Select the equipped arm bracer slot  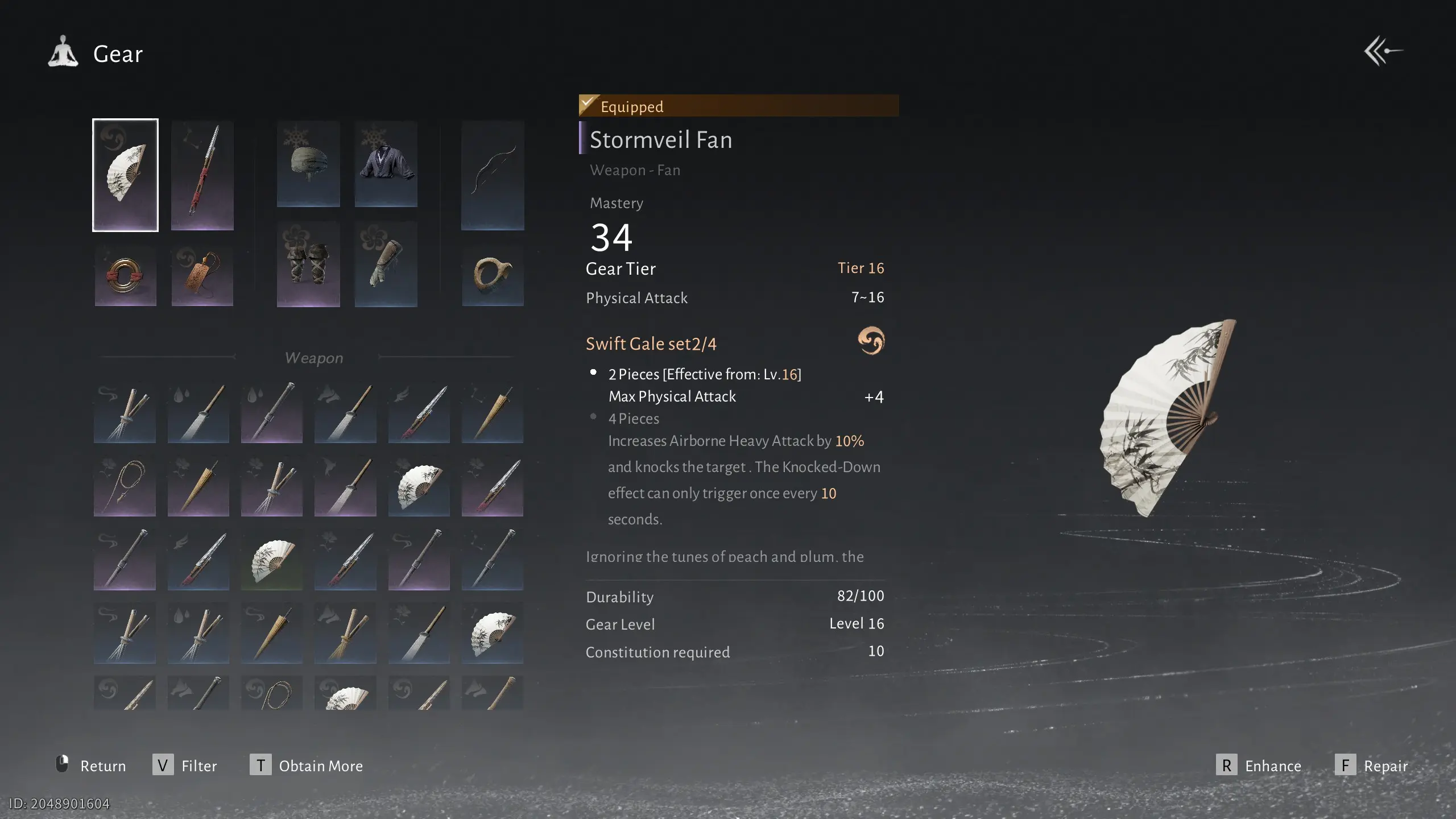(386, 265)
